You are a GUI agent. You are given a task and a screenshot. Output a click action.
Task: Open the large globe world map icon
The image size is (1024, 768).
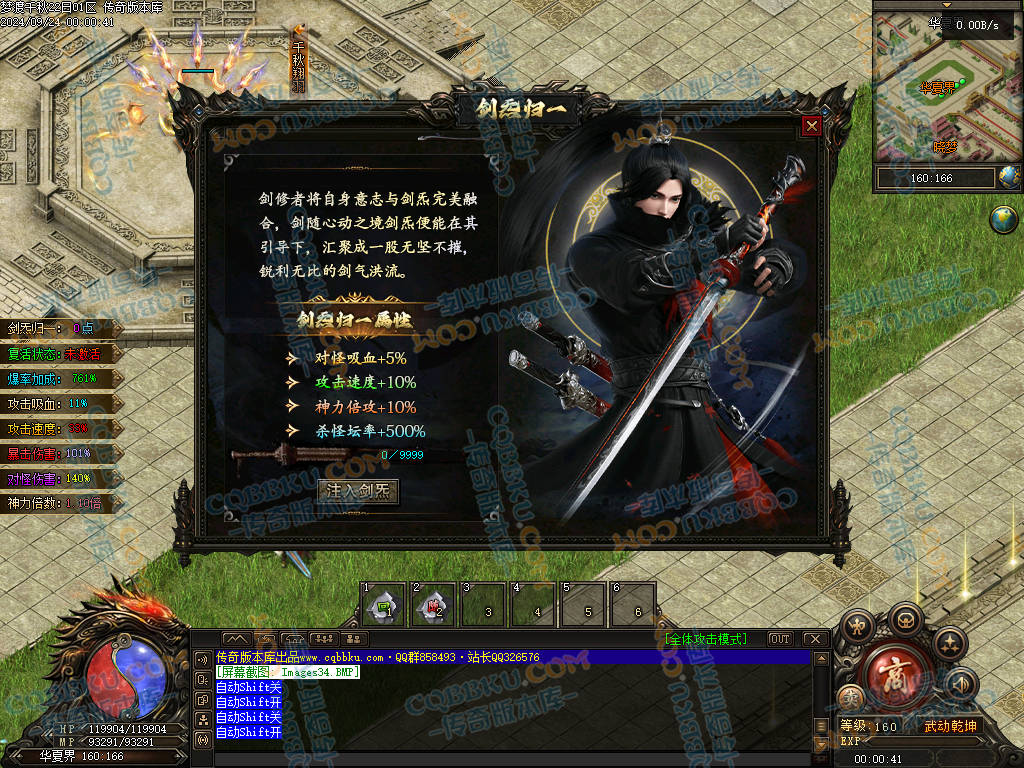[x=1003, y=219]
